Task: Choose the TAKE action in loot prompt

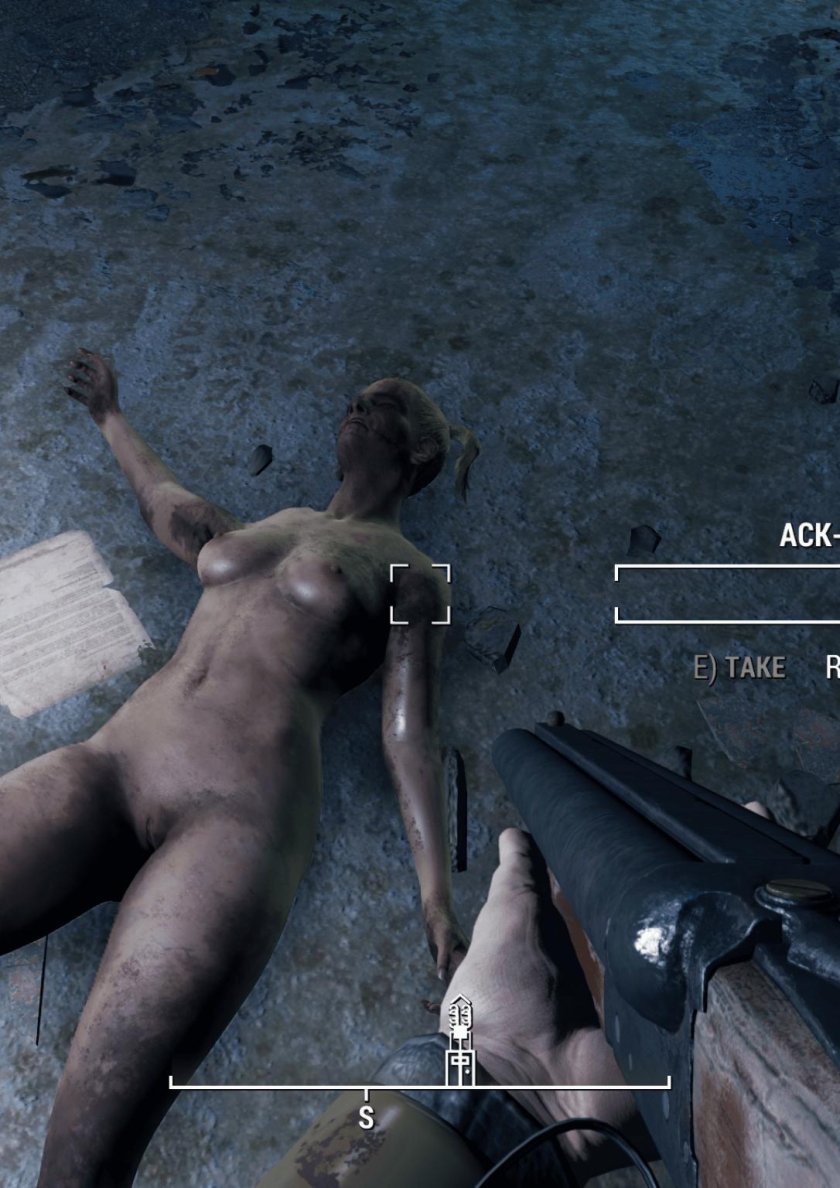Action: click(x=740, y=668)
